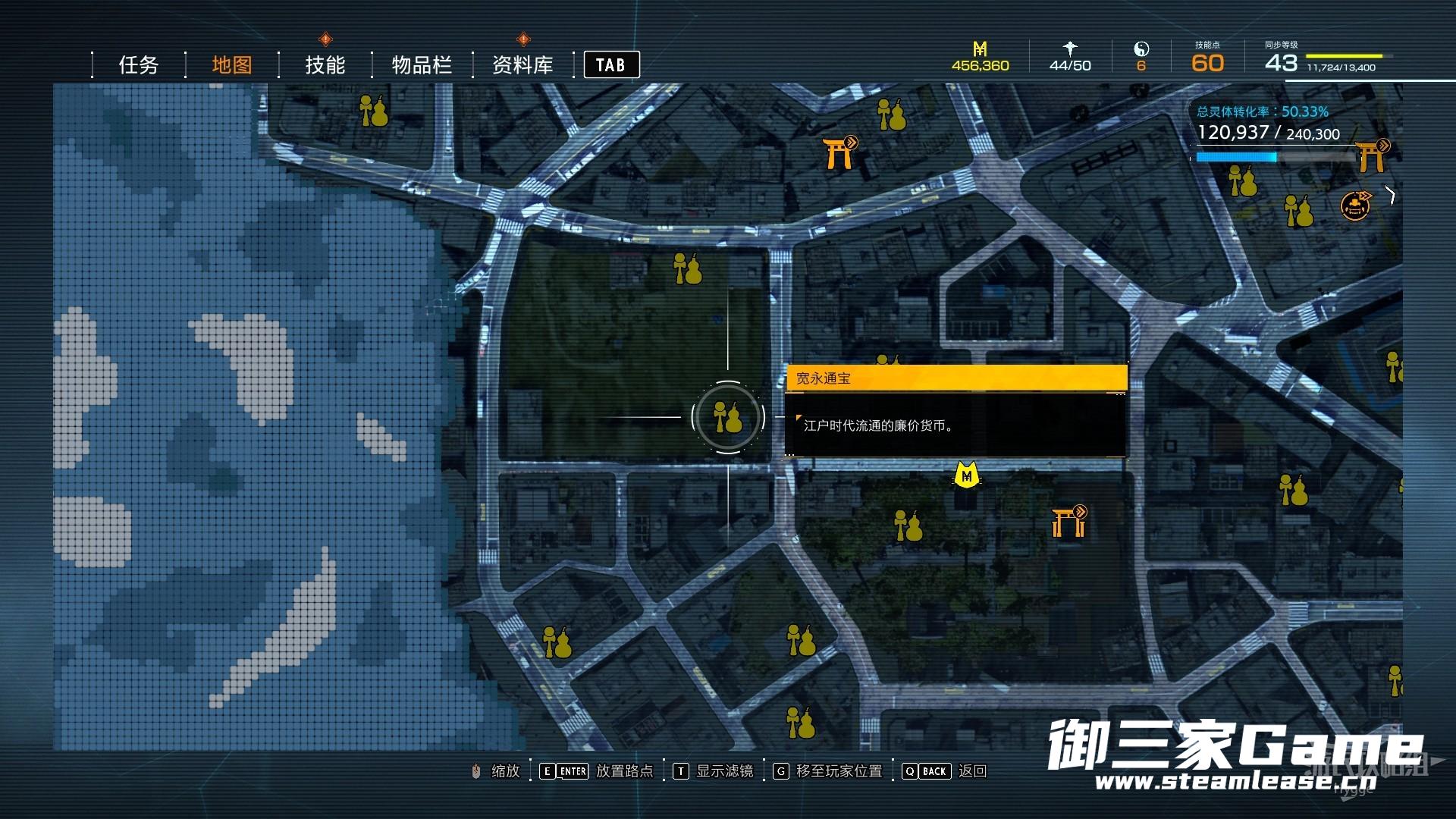Select the relic marker inside the crosshair
The image size is (1456, 819).
pyautogui.click(x=728, y=417)
